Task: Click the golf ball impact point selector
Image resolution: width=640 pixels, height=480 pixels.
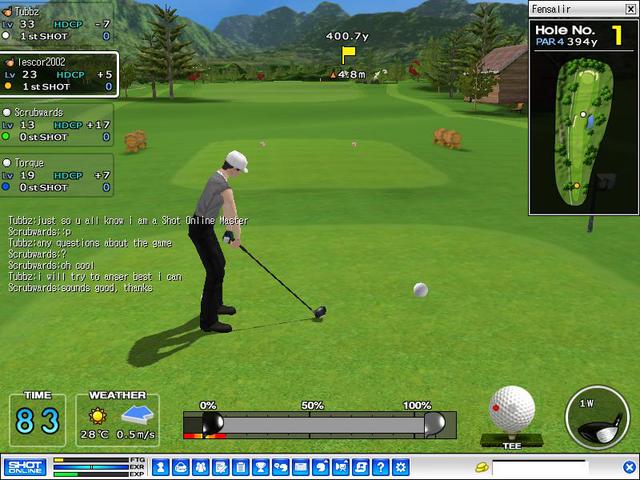Action: [x=511, y=410]
